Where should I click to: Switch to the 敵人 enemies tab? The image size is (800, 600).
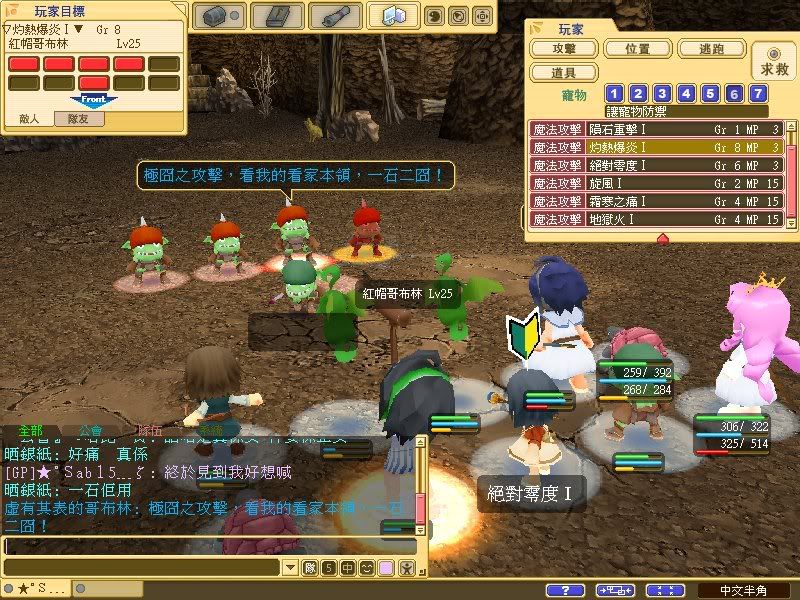pyautogui.click(x=30, y=118)
